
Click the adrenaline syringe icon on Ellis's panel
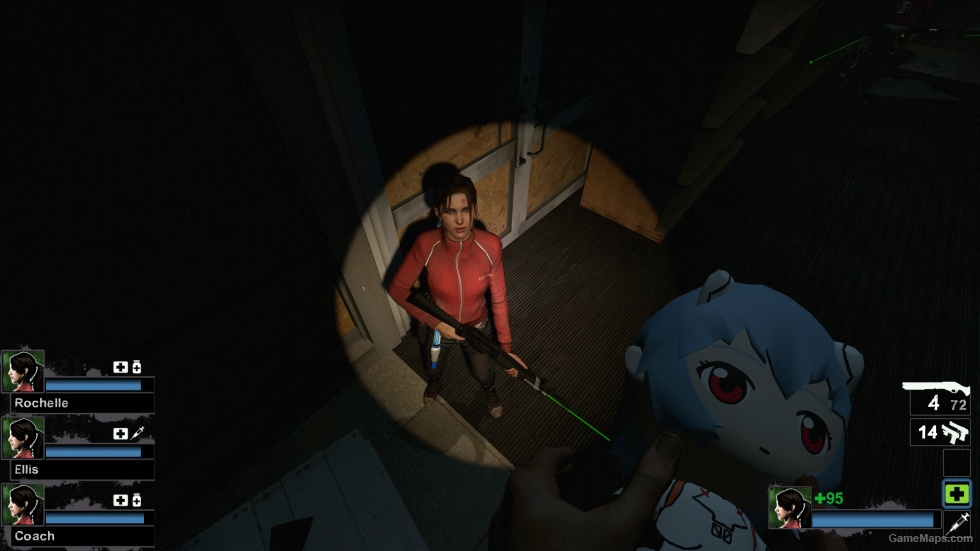pos(137,433)
